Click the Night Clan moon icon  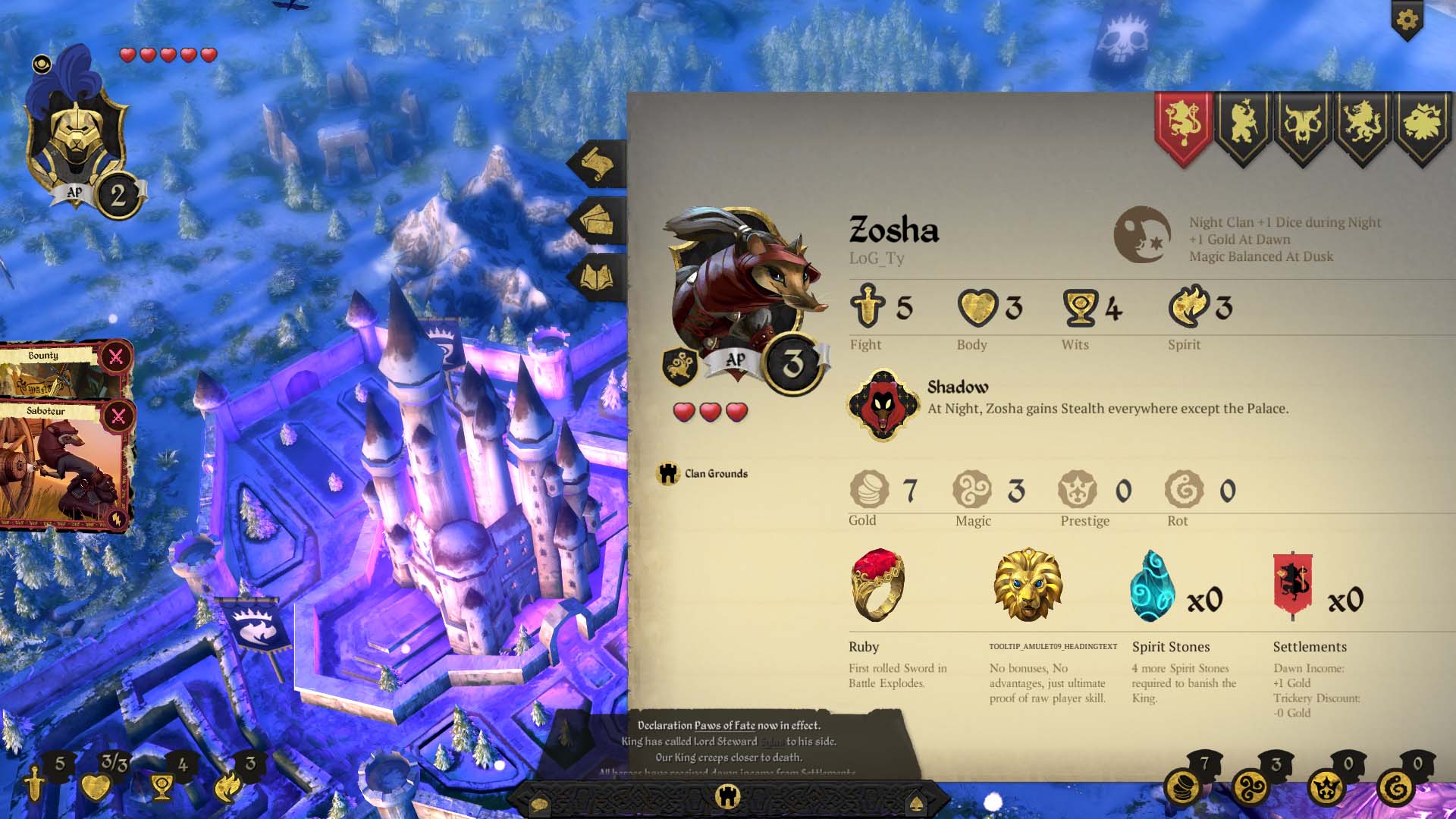pyautogui.click(x=1143, y=235)
